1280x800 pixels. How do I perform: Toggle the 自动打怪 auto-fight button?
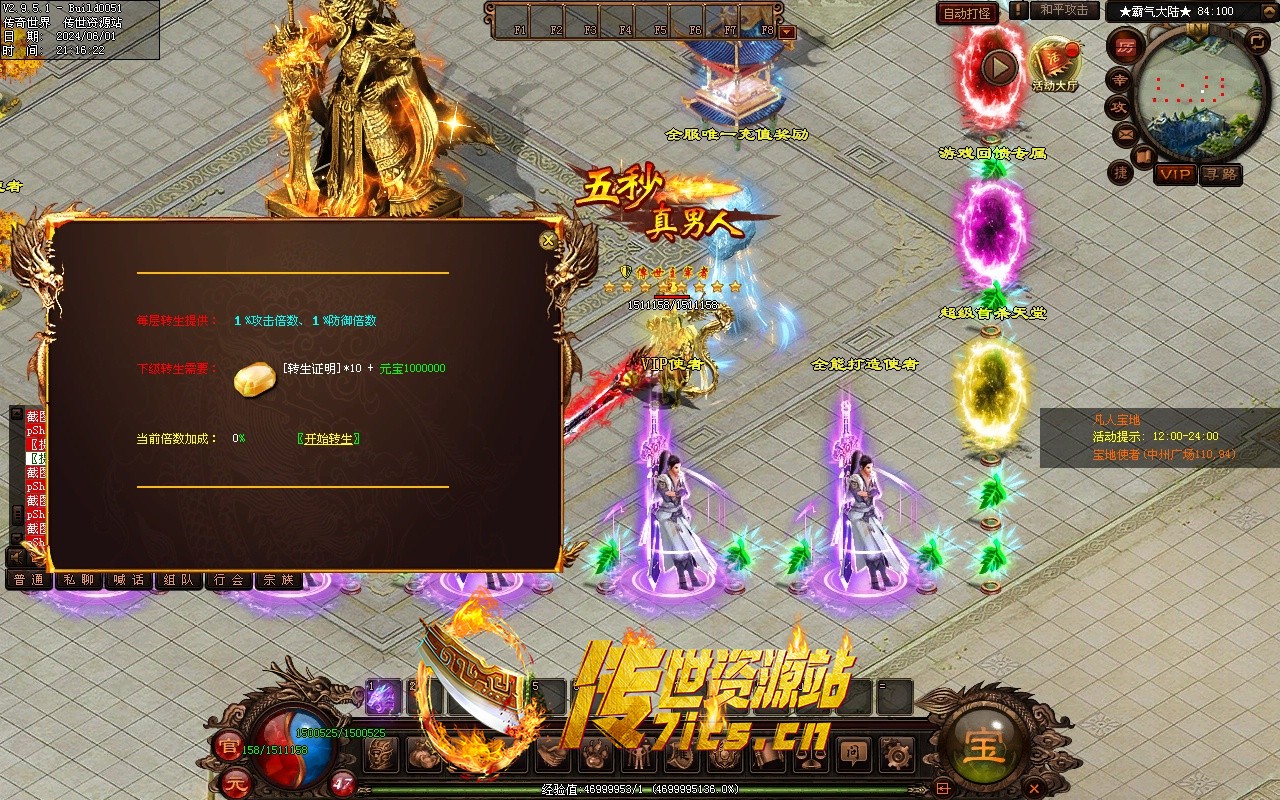click(x=967, y=13)
